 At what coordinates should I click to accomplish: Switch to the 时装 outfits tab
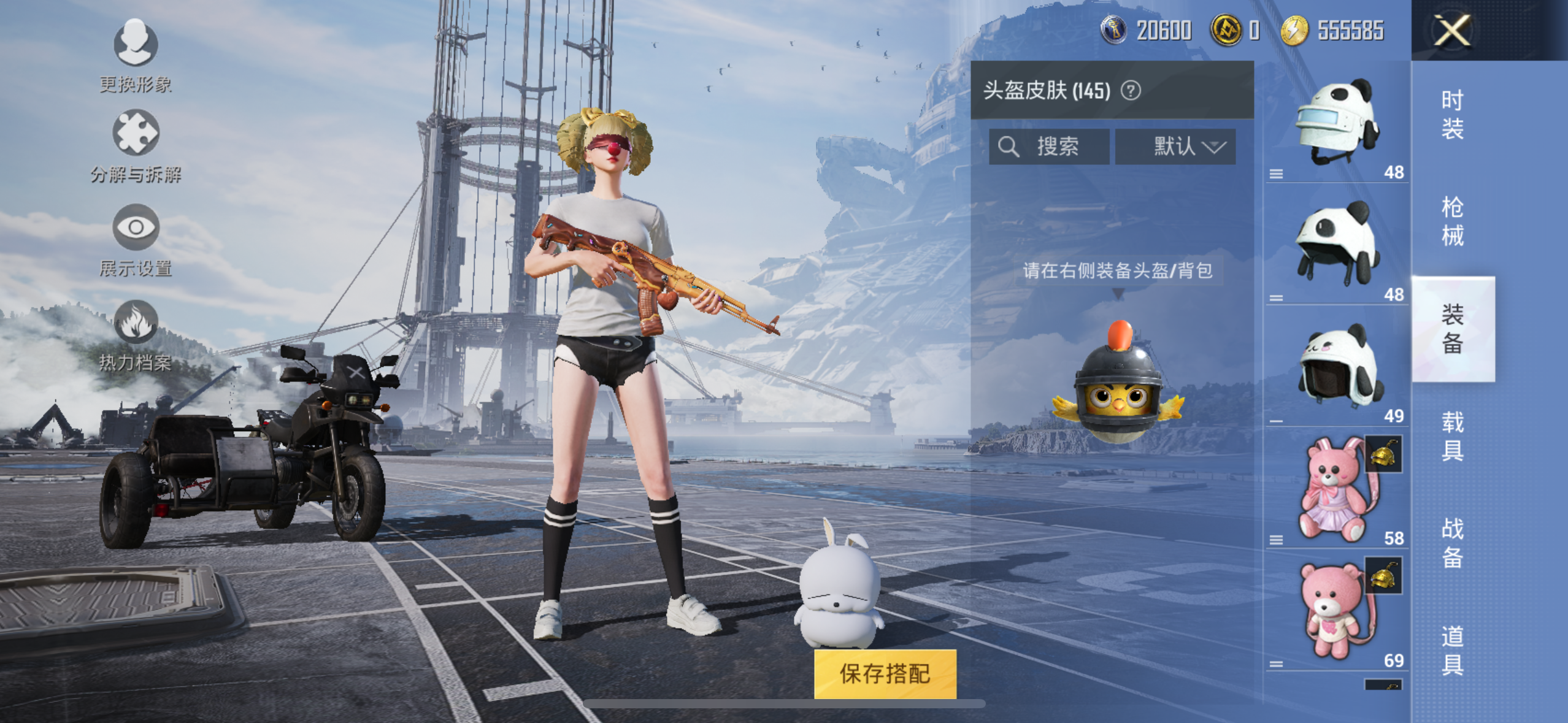[x=1452, y=115]
